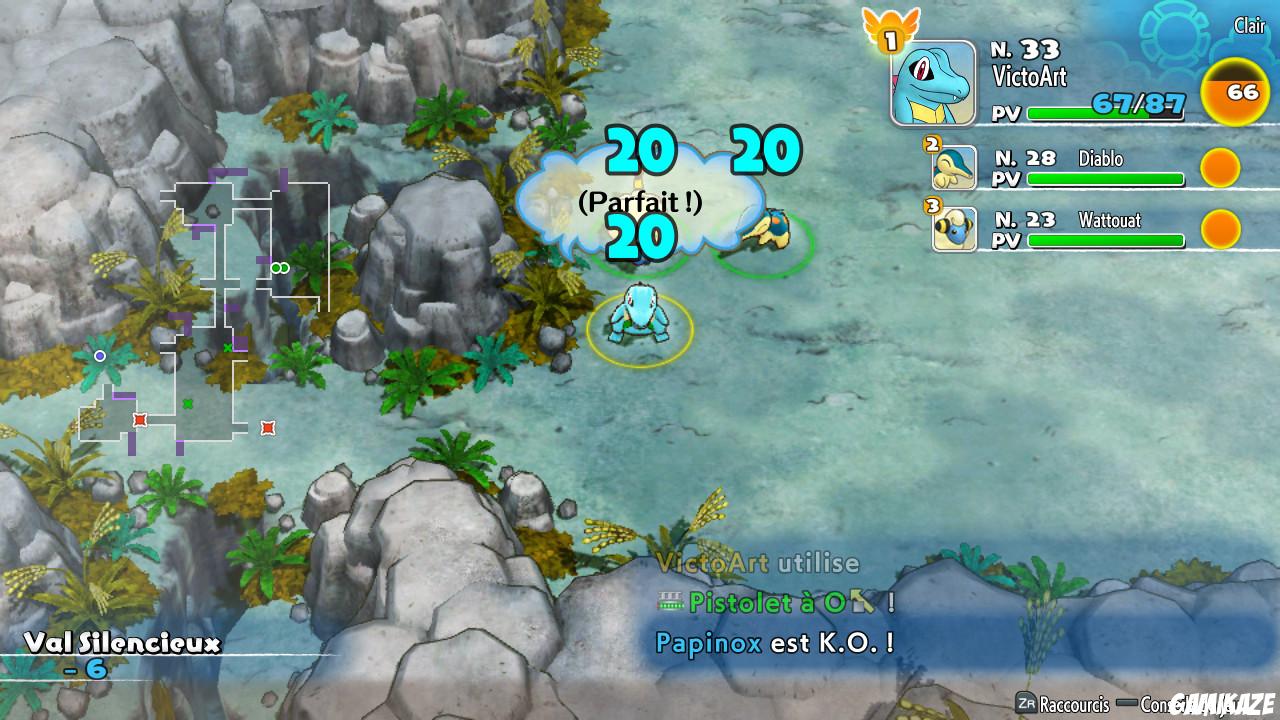The width and height of the screenshot is (1280, 720).
Task: Click the Papinox est K.O. message
Action: (775, 644)
